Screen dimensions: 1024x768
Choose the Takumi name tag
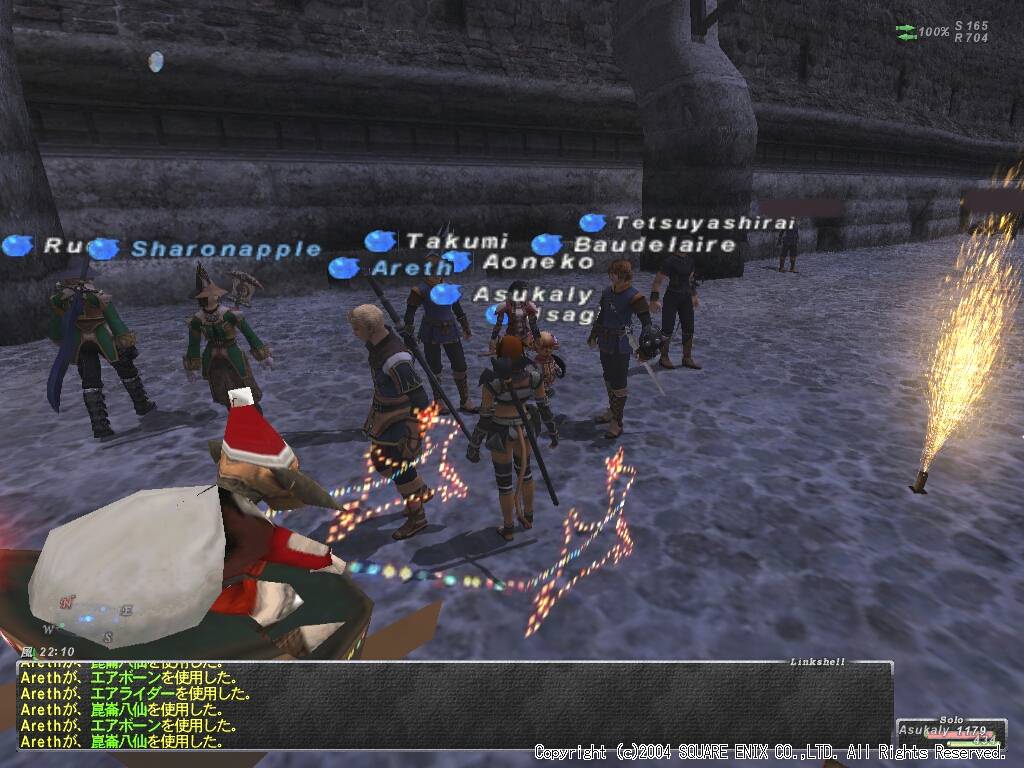(457, 241)
